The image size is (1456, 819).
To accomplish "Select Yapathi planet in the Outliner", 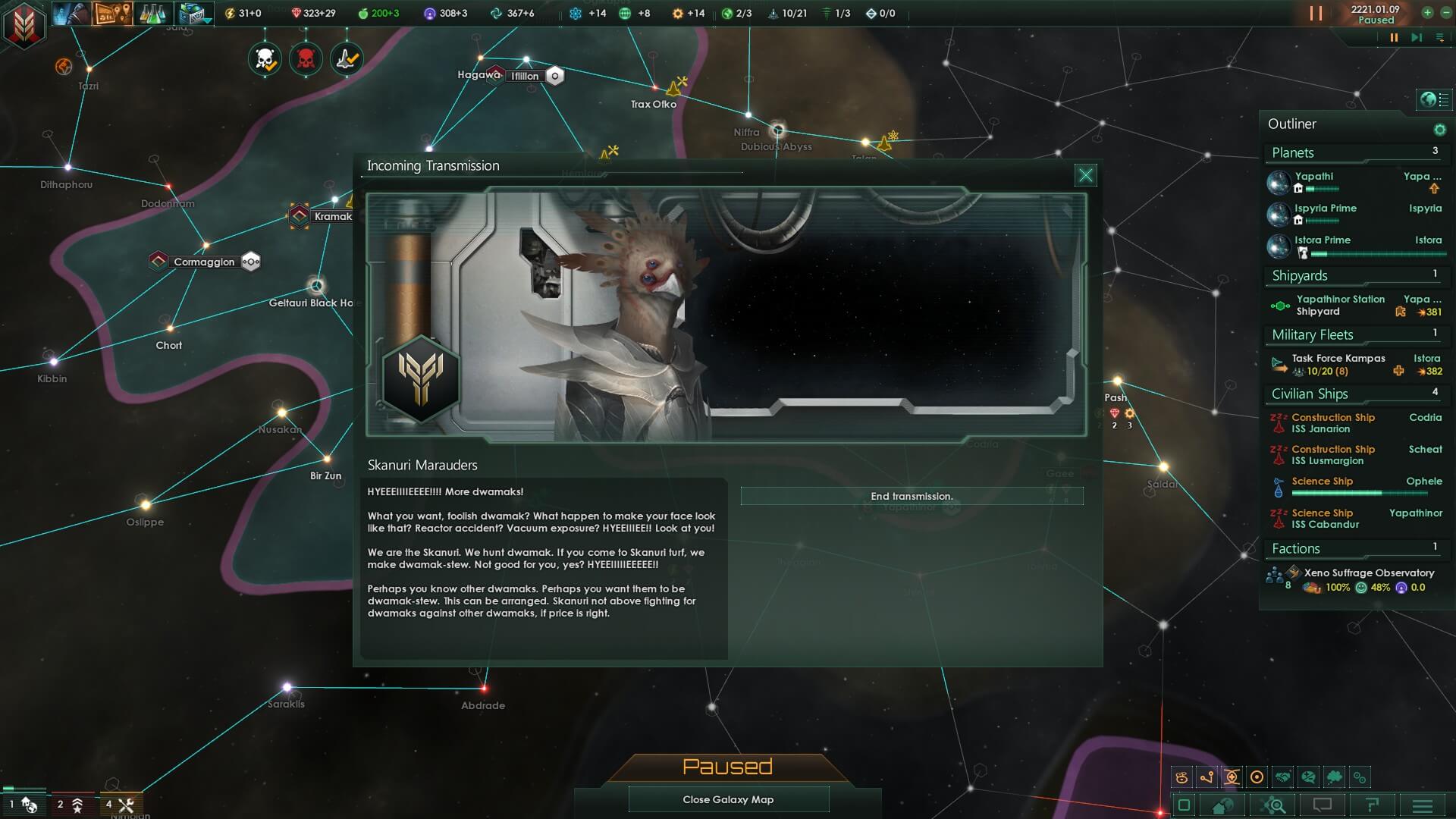I will click(x=1314, y=176).
